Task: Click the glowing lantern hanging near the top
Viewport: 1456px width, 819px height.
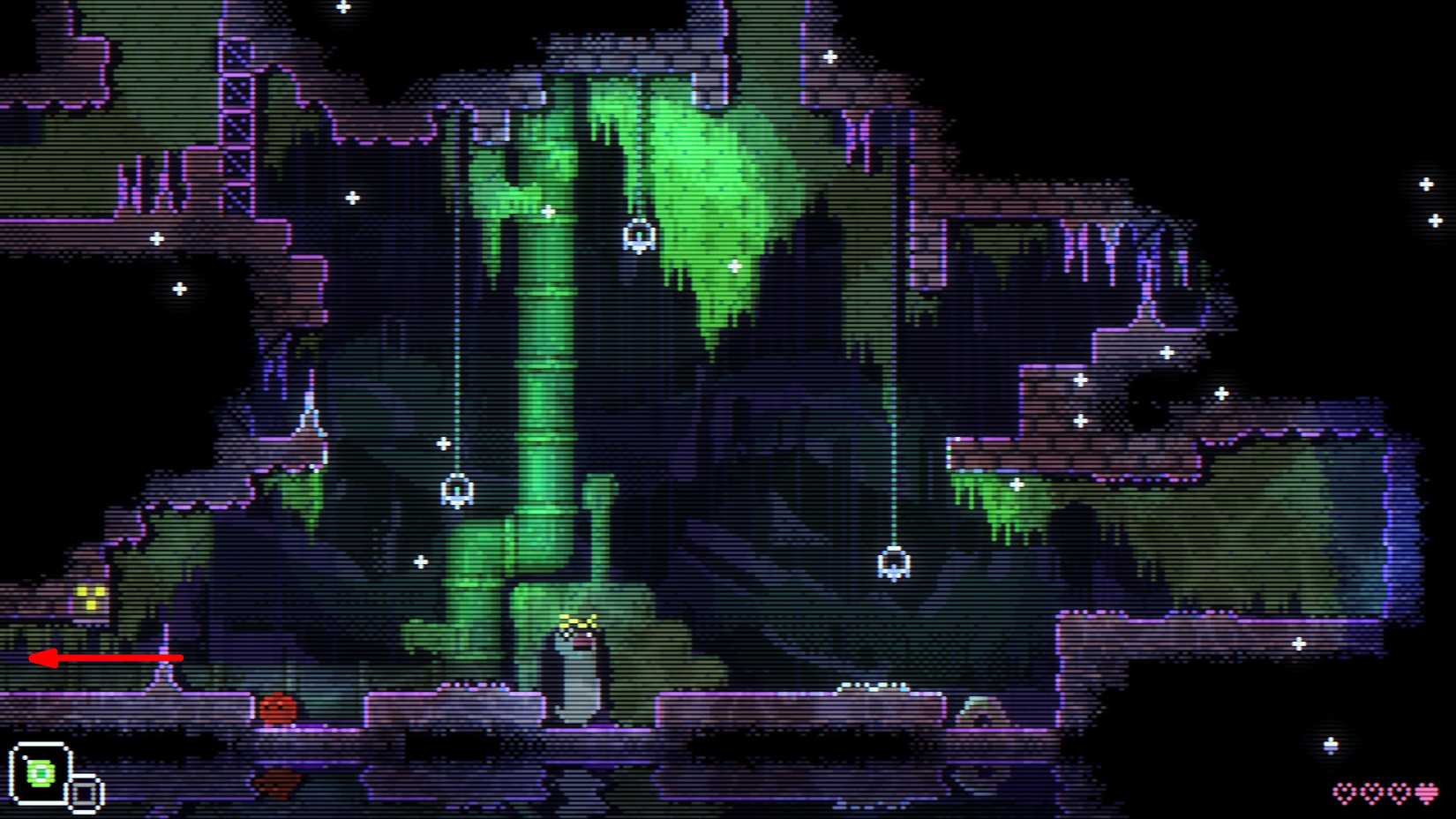Action: coord(638,235)
